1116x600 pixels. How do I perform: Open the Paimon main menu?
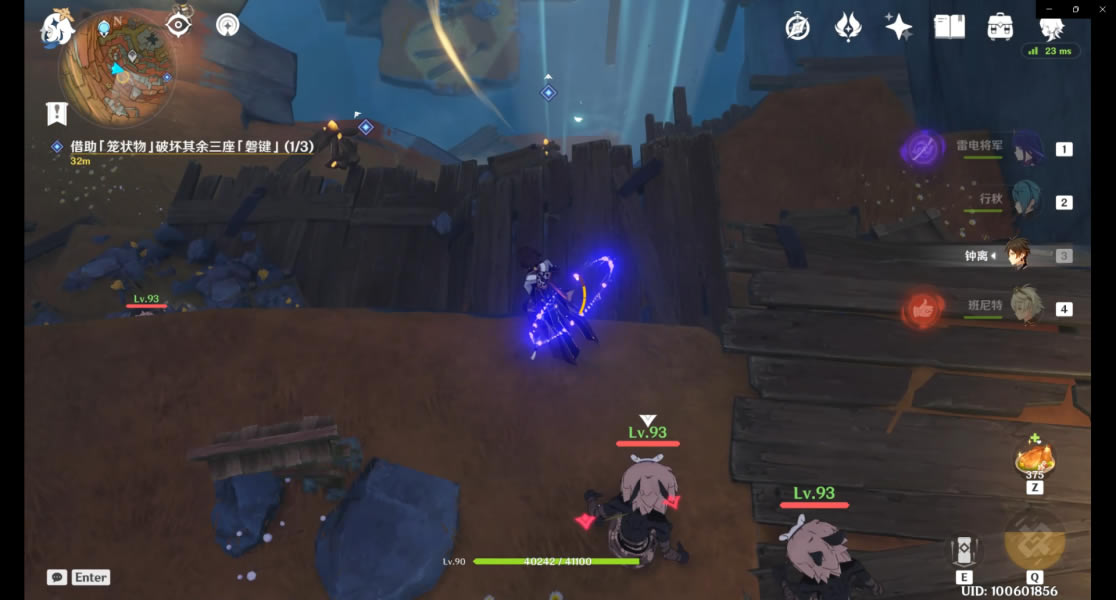coord(57,27)
